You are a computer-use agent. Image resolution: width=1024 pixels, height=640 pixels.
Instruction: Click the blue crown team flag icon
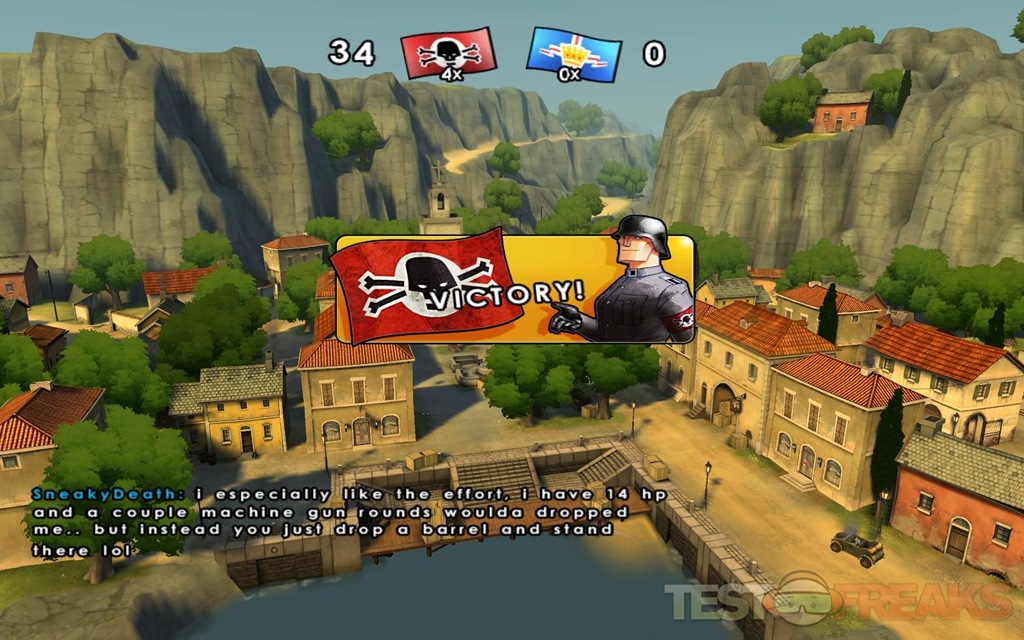point(573,54)
